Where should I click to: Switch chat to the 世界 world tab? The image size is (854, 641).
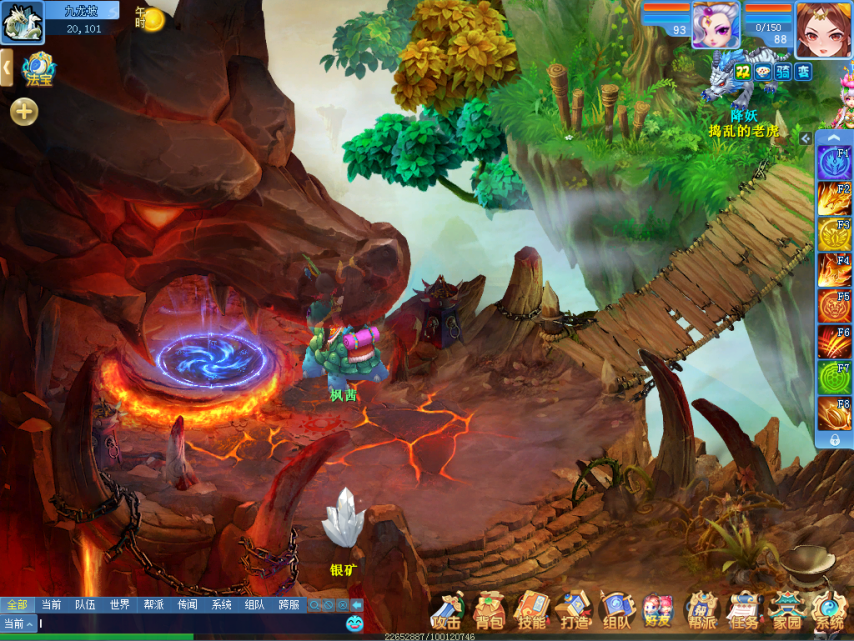click(119, 605)
